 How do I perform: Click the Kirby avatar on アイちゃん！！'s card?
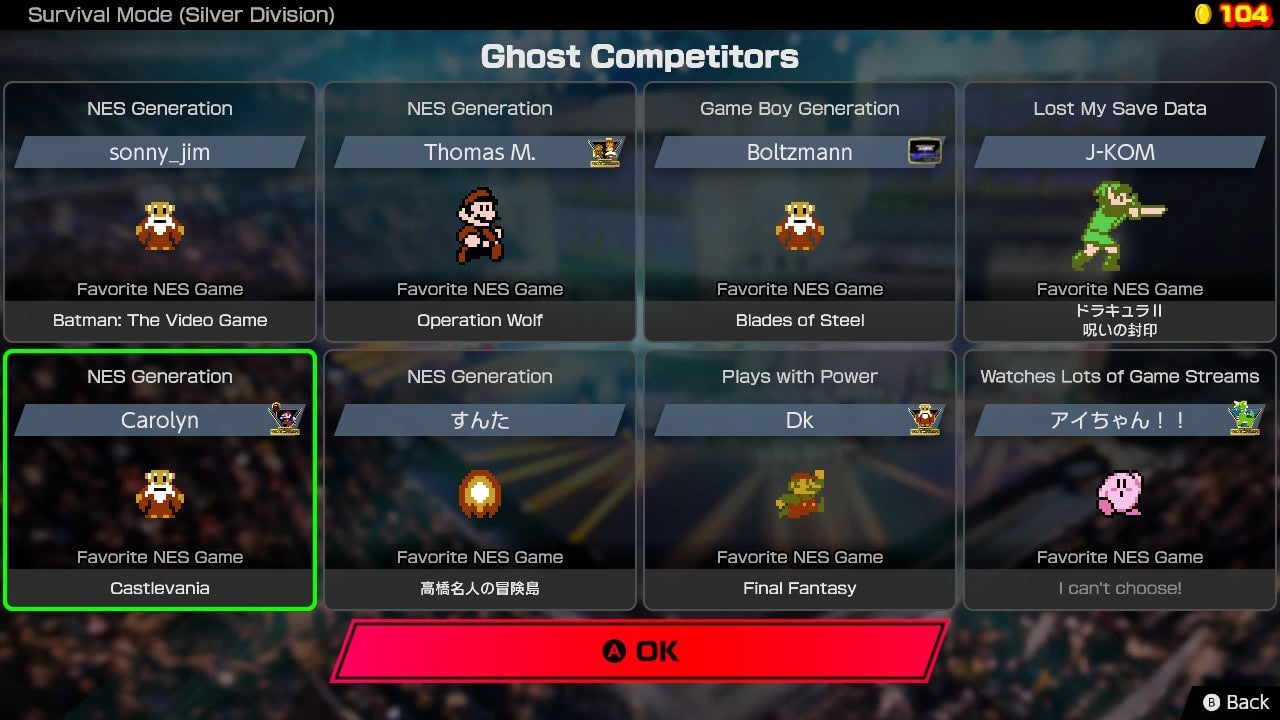click(1120, 495)
